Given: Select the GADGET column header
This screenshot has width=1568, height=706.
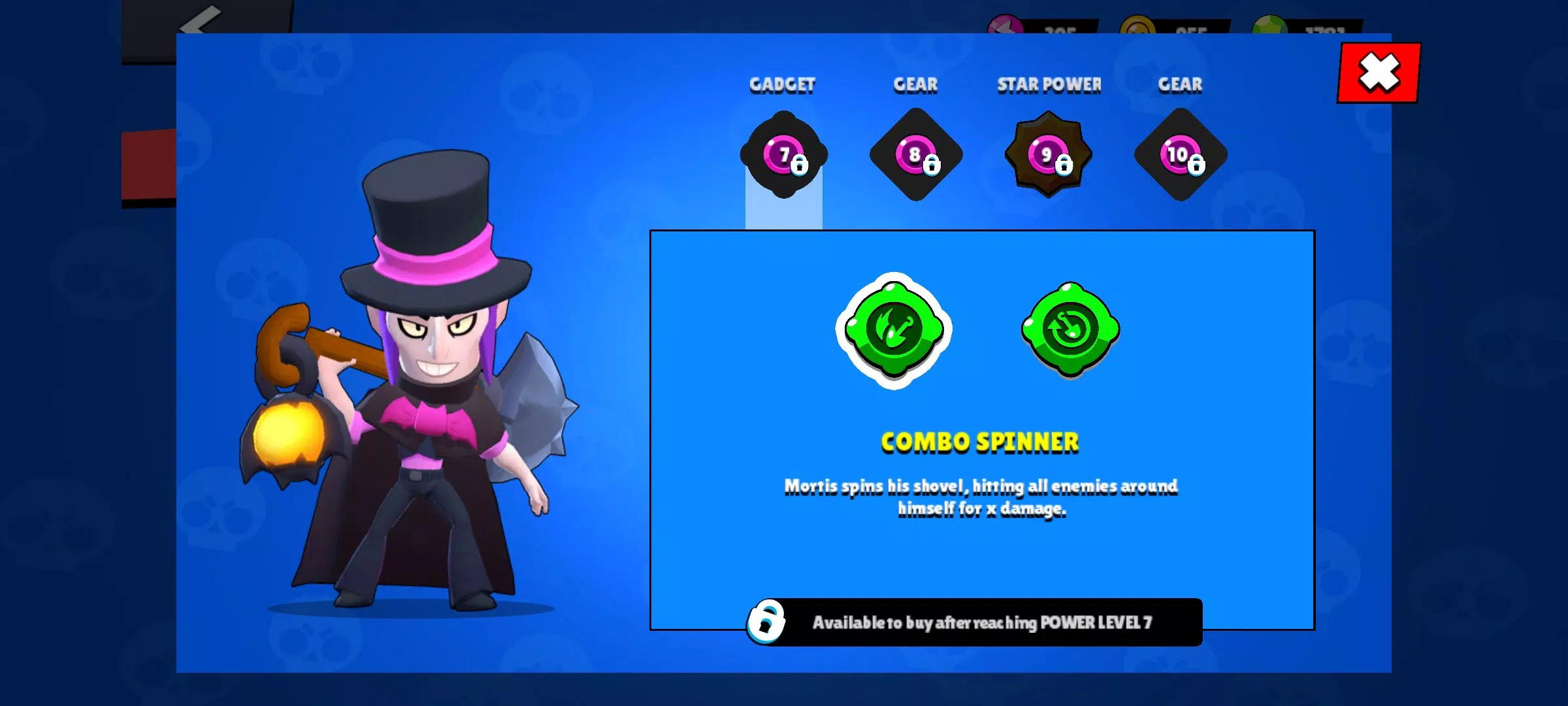Looking at the screenshot, I should [782, 84].
